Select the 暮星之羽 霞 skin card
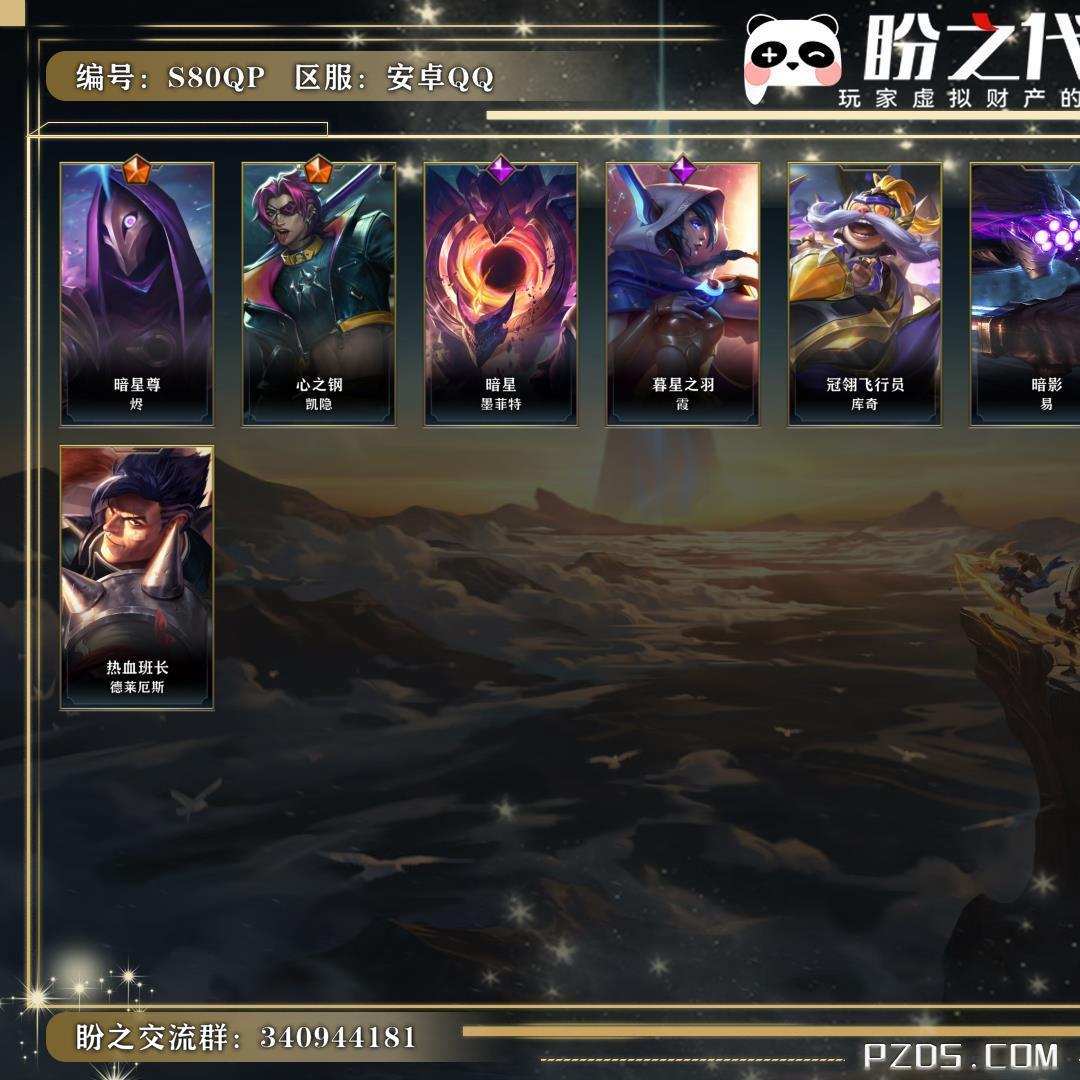The width and height of the screenshot is (1080, 1080). tap(683, 294)
